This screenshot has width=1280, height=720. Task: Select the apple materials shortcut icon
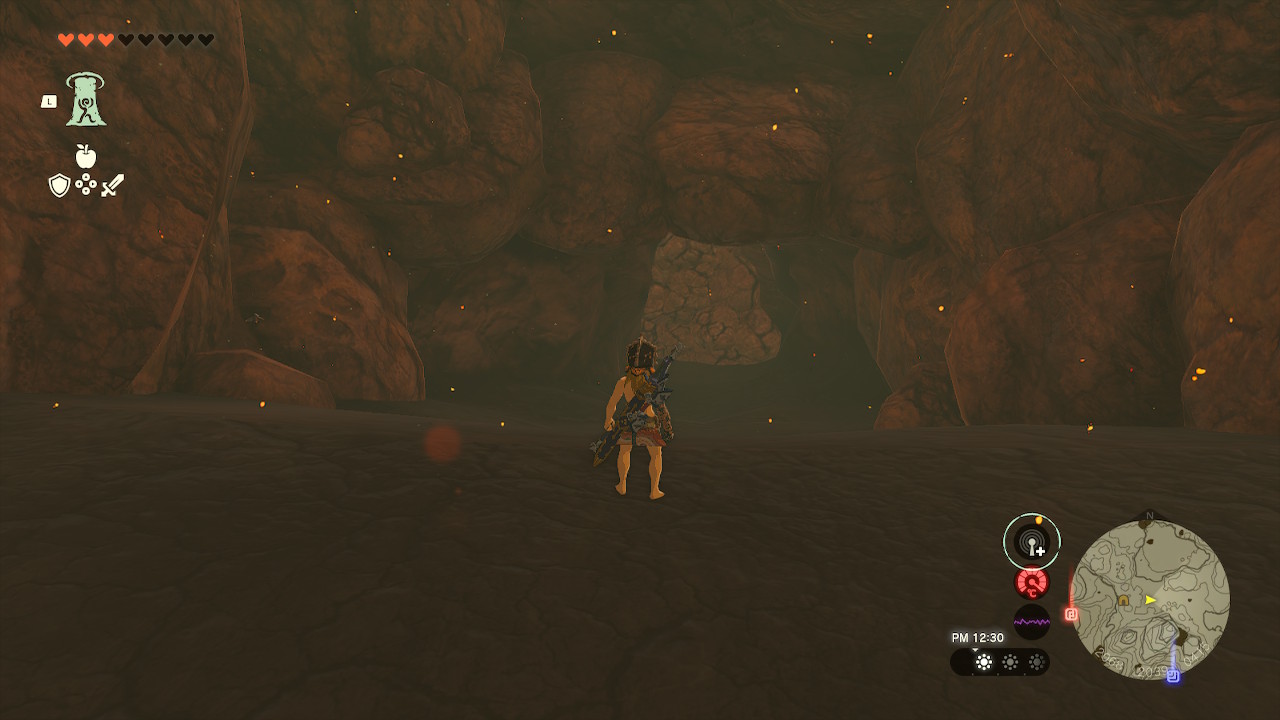(x=86, y=156)
